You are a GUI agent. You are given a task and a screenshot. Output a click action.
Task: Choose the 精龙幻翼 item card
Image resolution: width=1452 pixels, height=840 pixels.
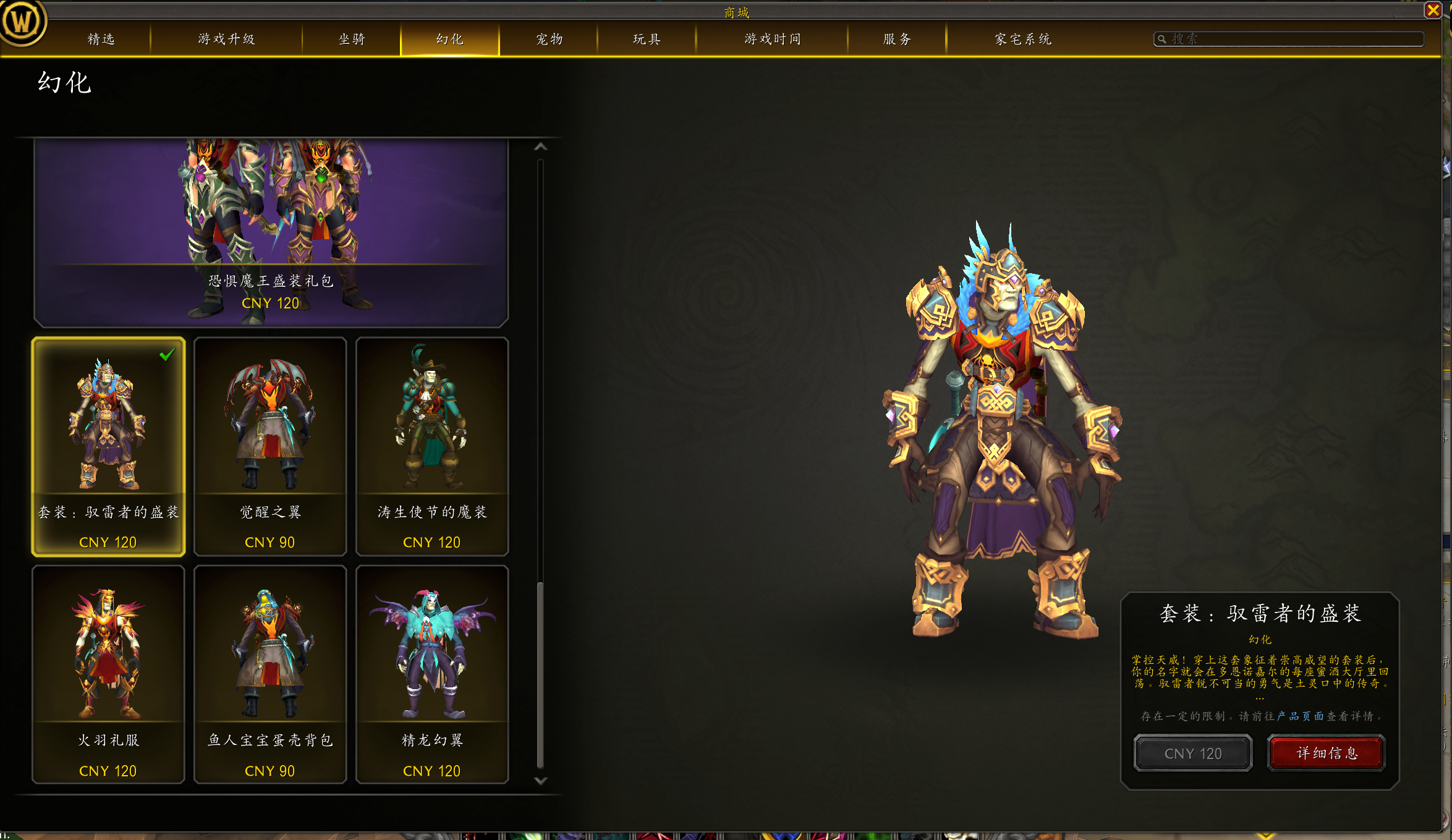[x=432, y=674]
